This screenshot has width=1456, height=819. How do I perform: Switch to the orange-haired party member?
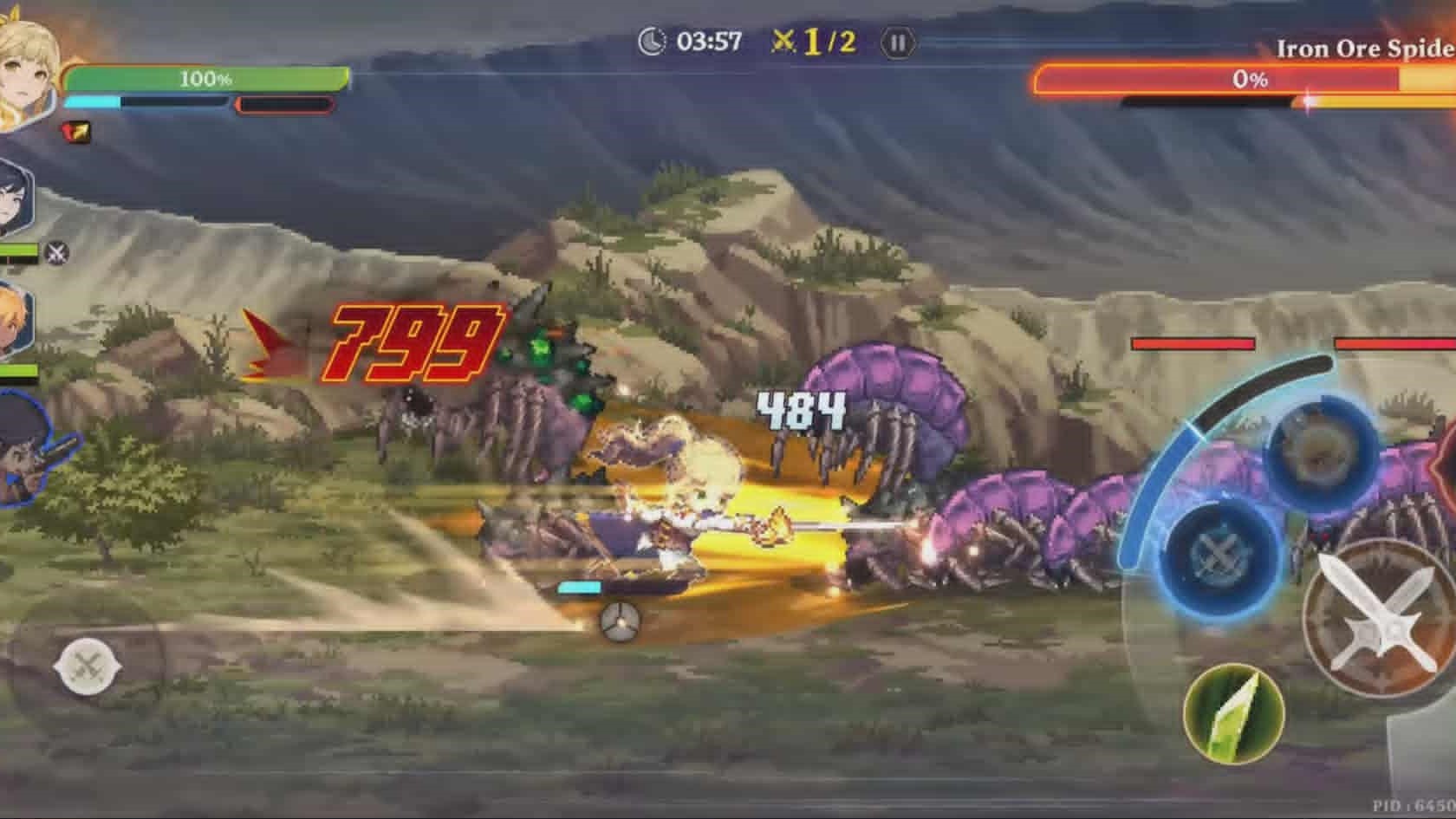click(16, 321)
